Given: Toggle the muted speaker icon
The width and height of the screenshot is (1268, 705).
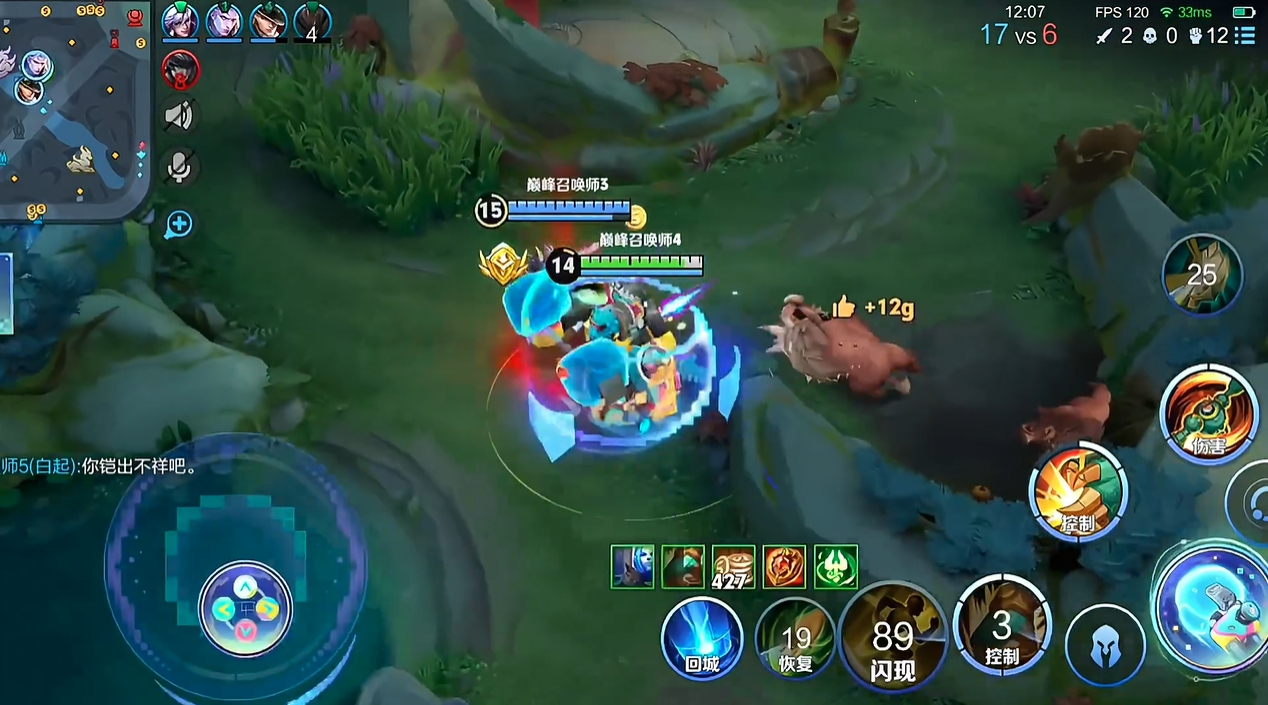Looking at the screenshot, I should tap(180, 117).
